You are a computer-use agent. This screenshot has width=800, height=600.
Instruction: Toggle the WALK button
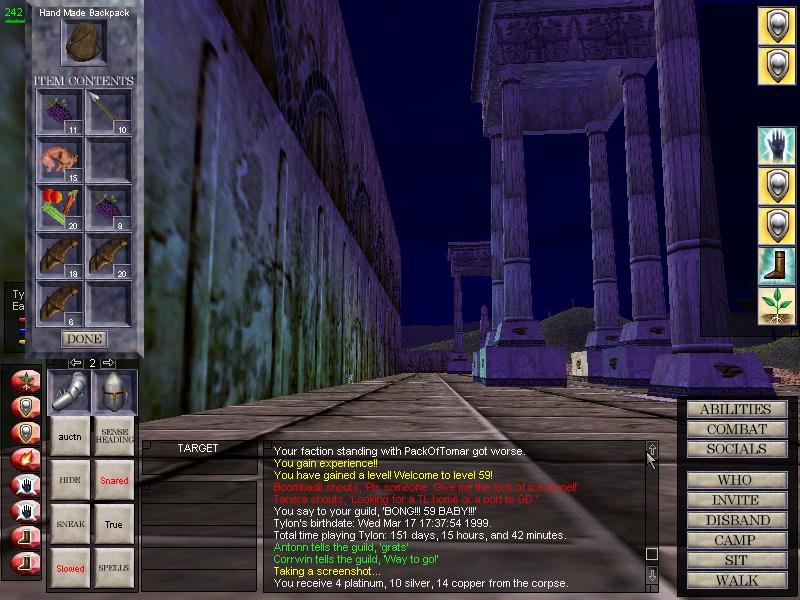735,580
